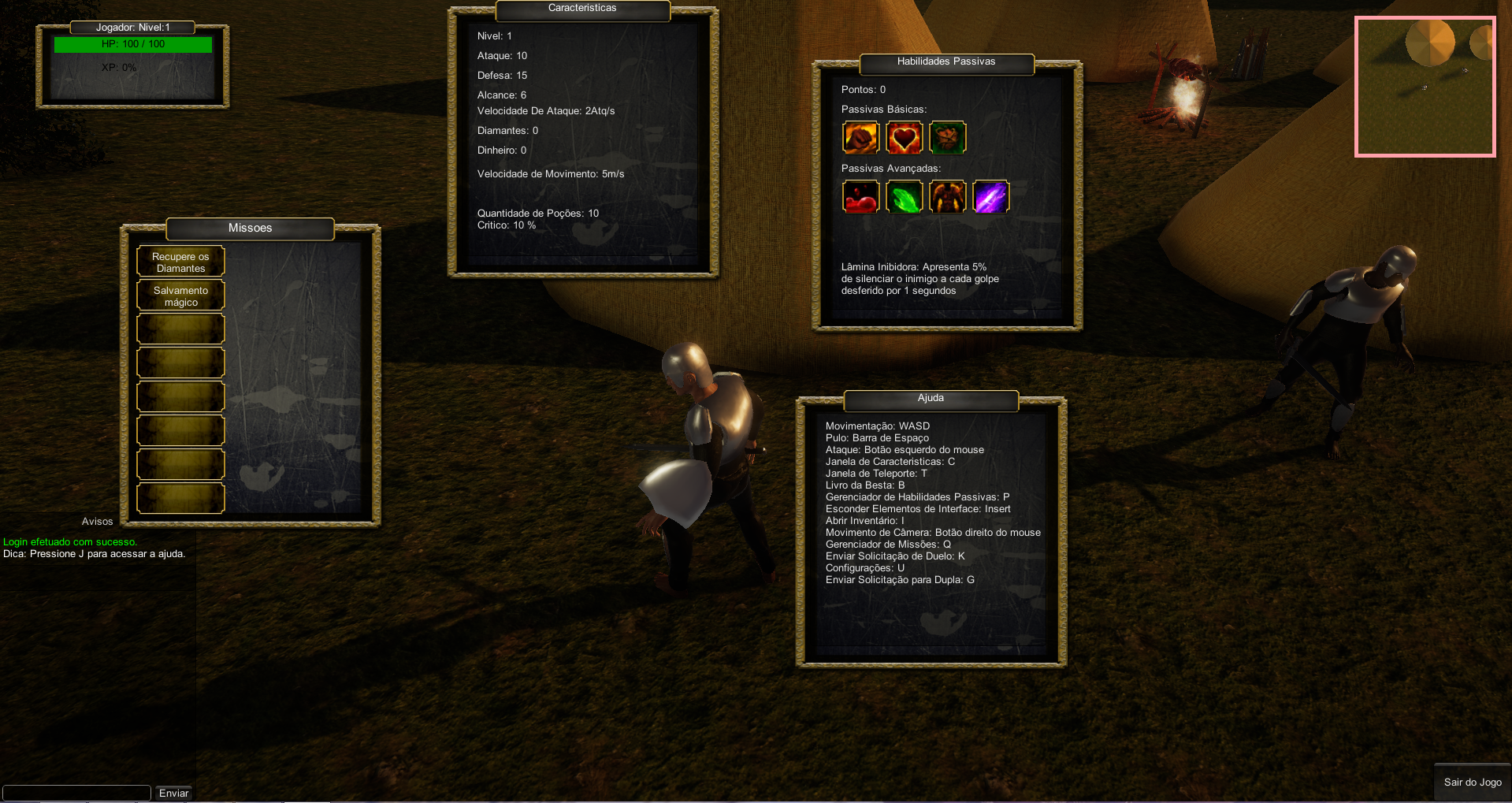Select the purple Lâmina Inibidora passive icon
Viewport: 1512px width, 803px height.
point(990,196)
